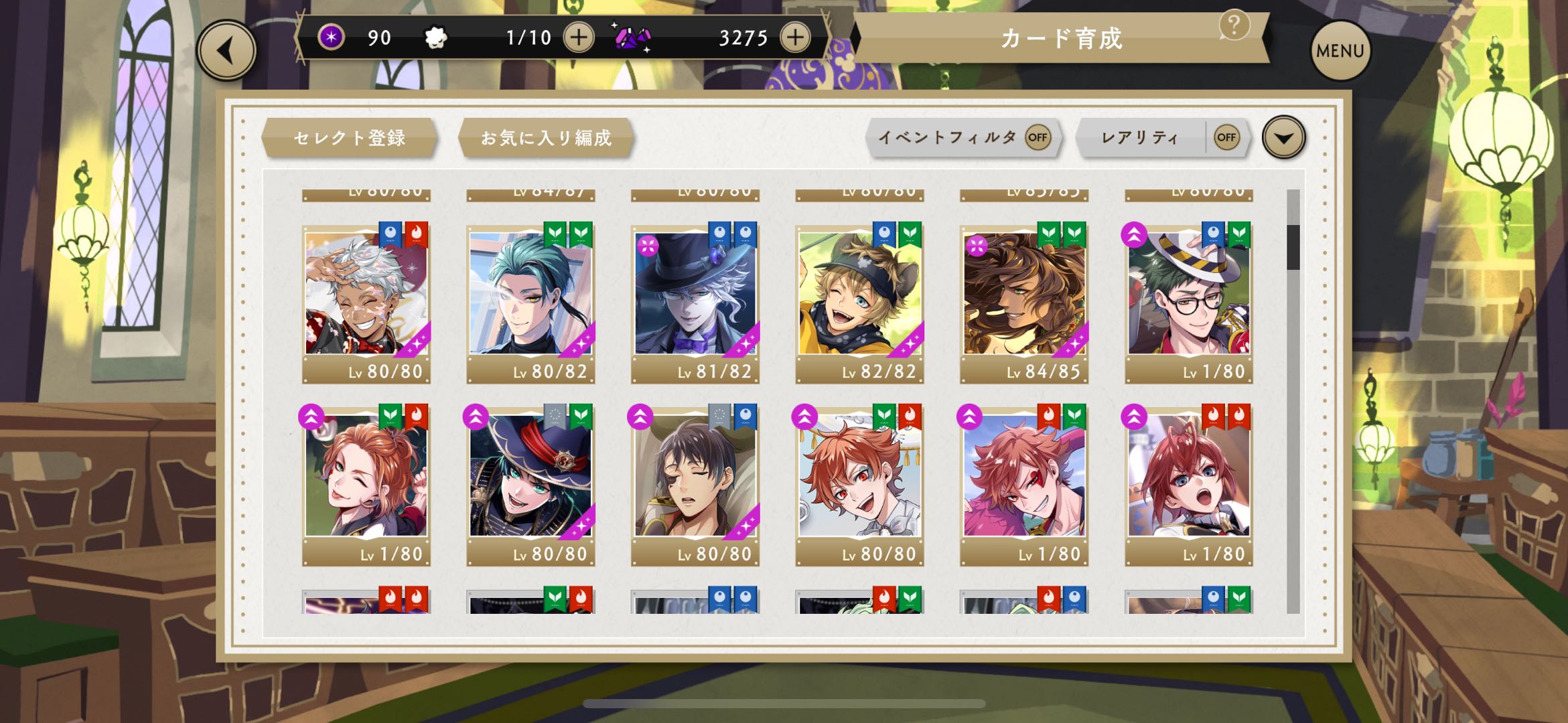The image size is (1568, 723).
Task: Select the pirate hat card Lv 80/80
Action: (530, 477)
